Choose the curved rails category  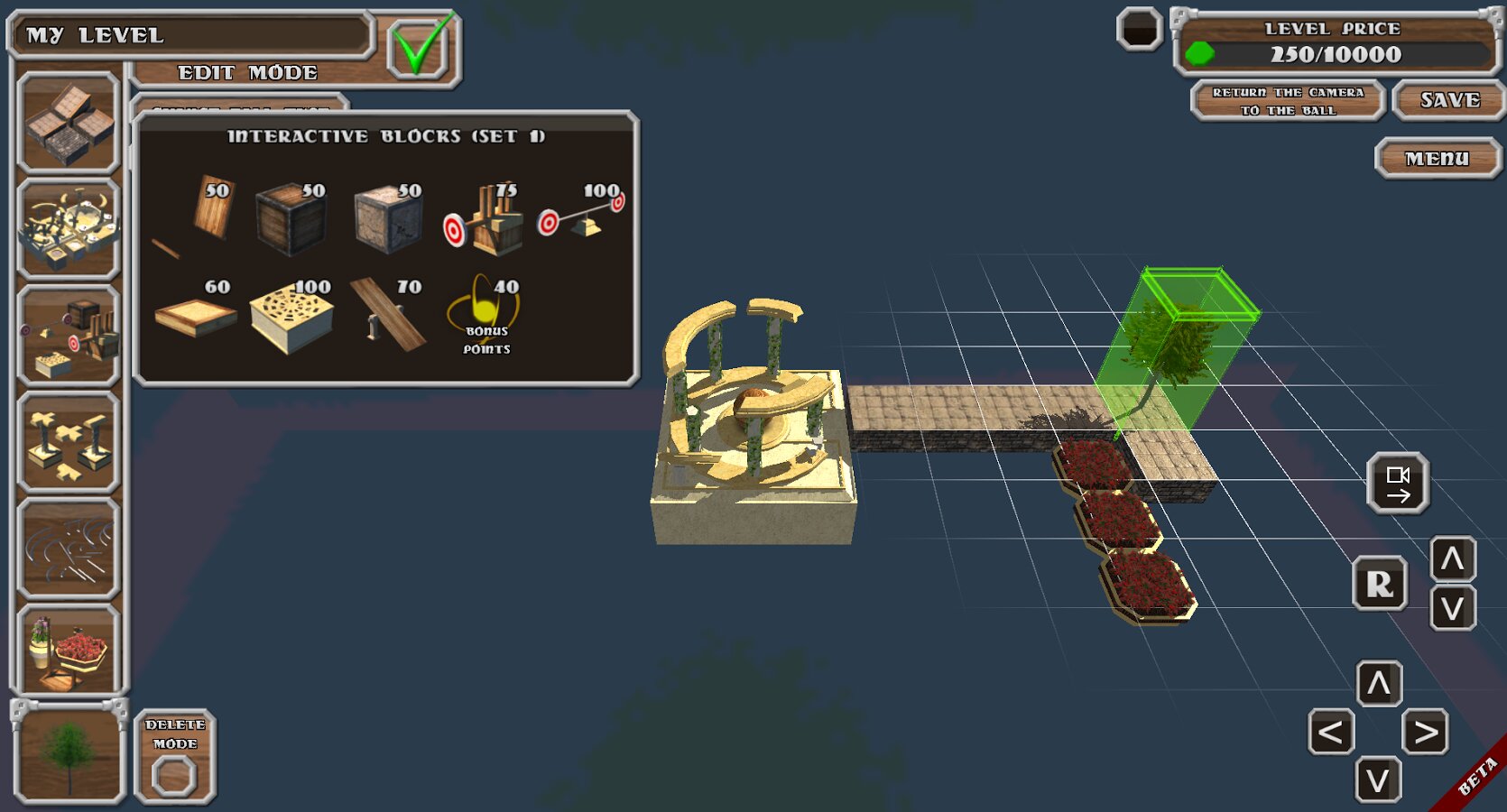coord(69,548)
